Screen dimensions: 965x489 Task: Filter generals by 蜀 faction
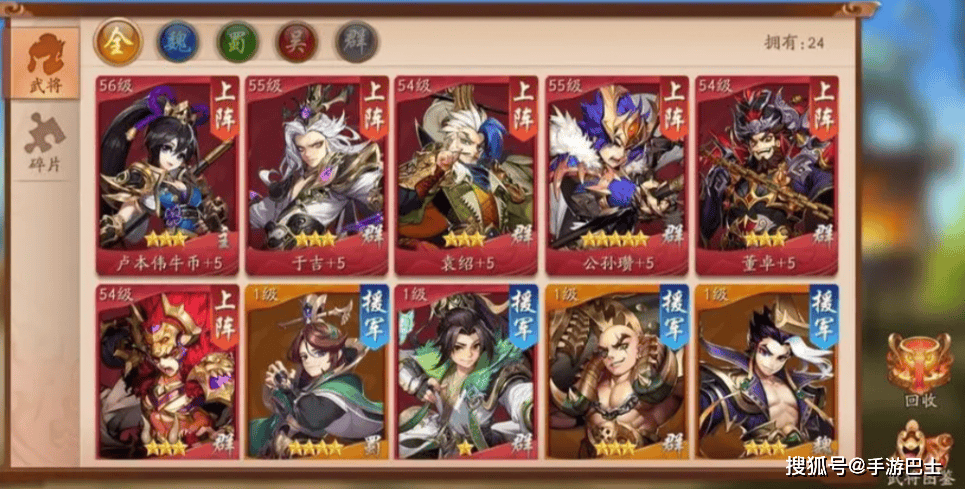point(237,42)
